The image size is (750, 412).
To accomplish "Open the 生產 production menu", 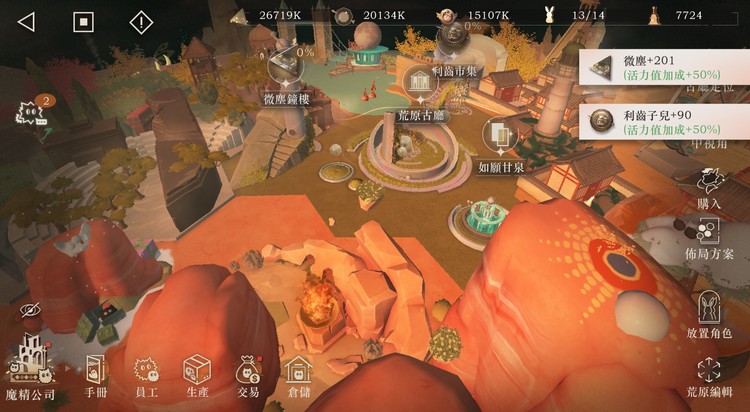I will click(x=197, y=374).
